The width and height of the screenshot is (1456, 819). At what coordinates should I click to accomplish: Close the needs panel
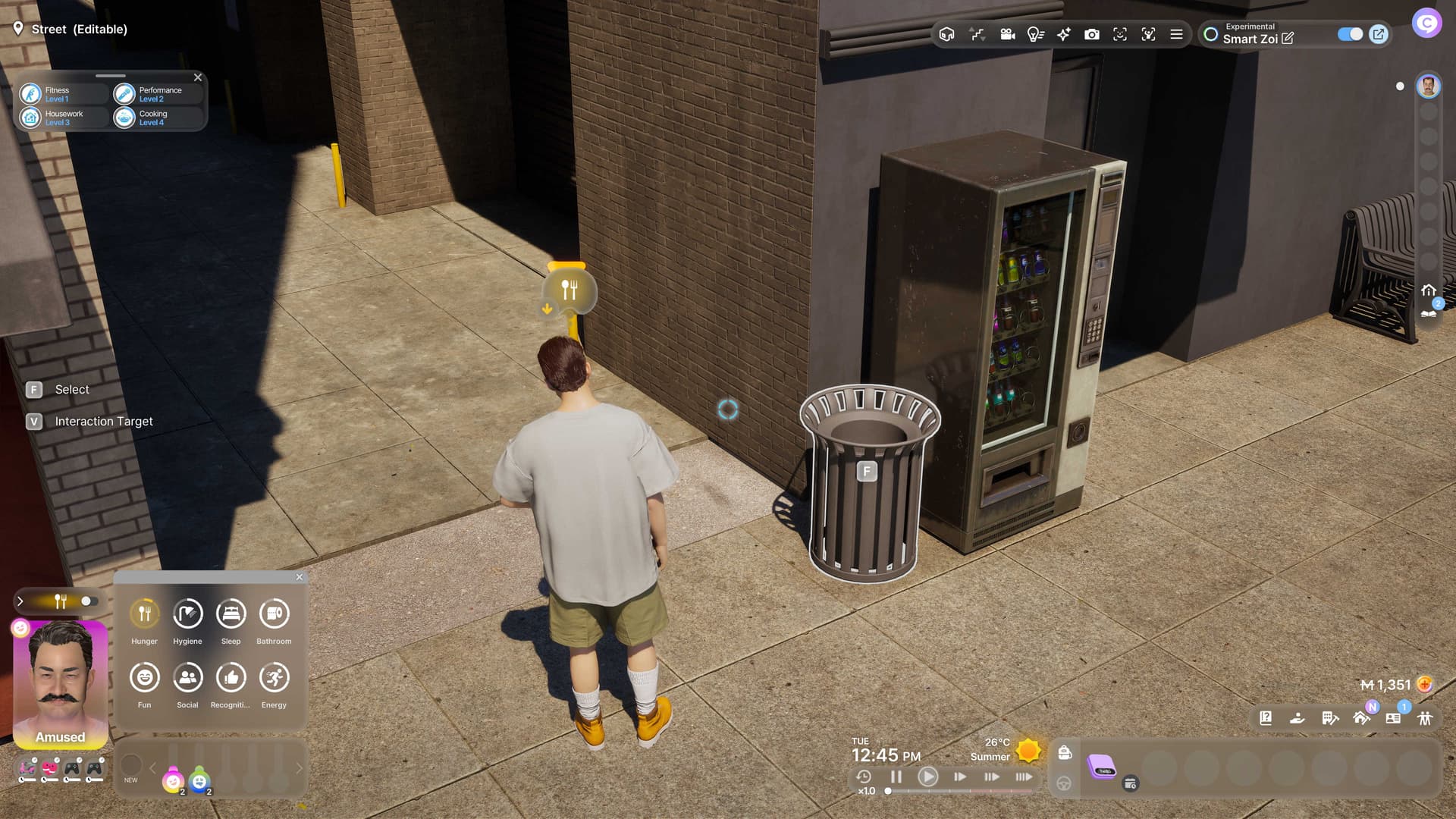[300, 577]
